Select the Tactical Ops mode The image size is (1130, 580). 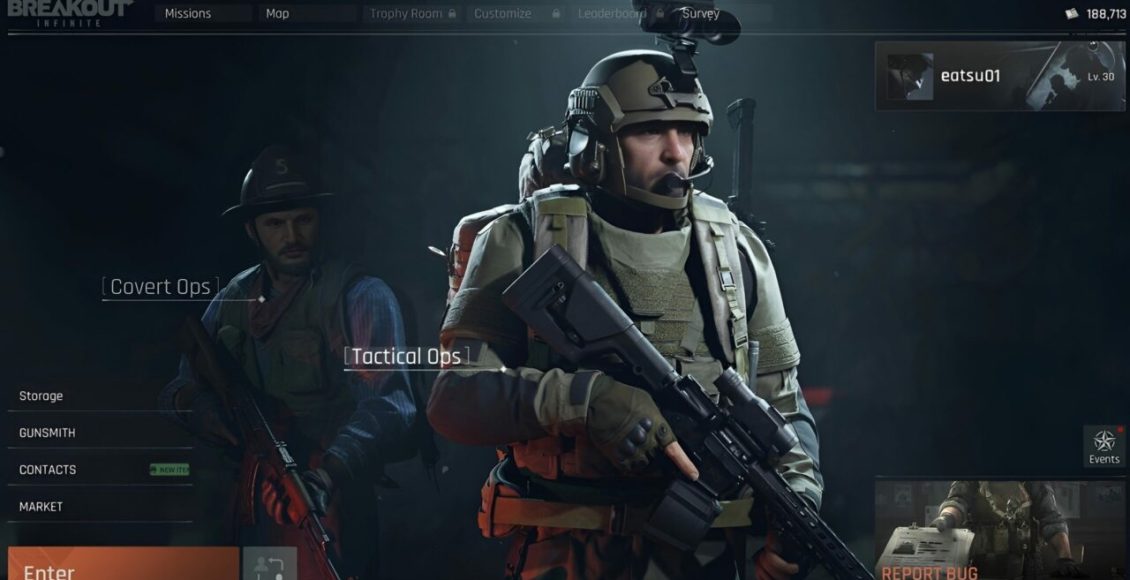point(406,356)
